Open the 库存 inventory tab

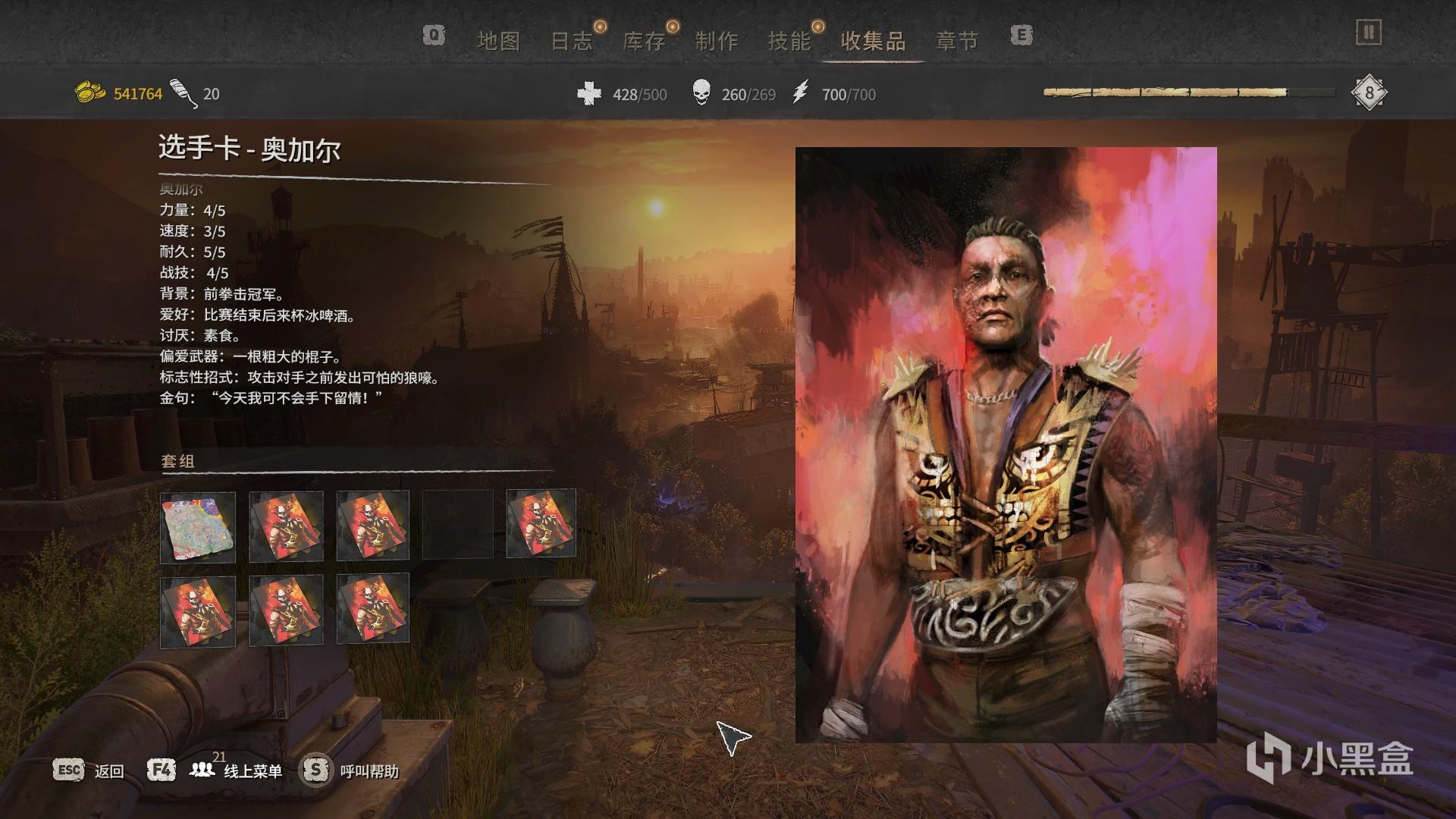tap(644, 41)
